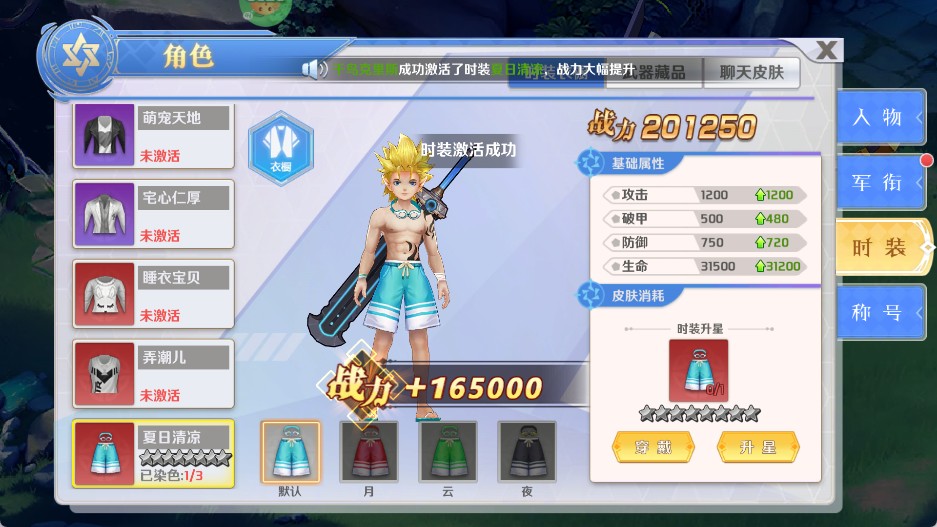
Task: Choose the 夏日清凉 outfit entry
Action: click(154, 453)
